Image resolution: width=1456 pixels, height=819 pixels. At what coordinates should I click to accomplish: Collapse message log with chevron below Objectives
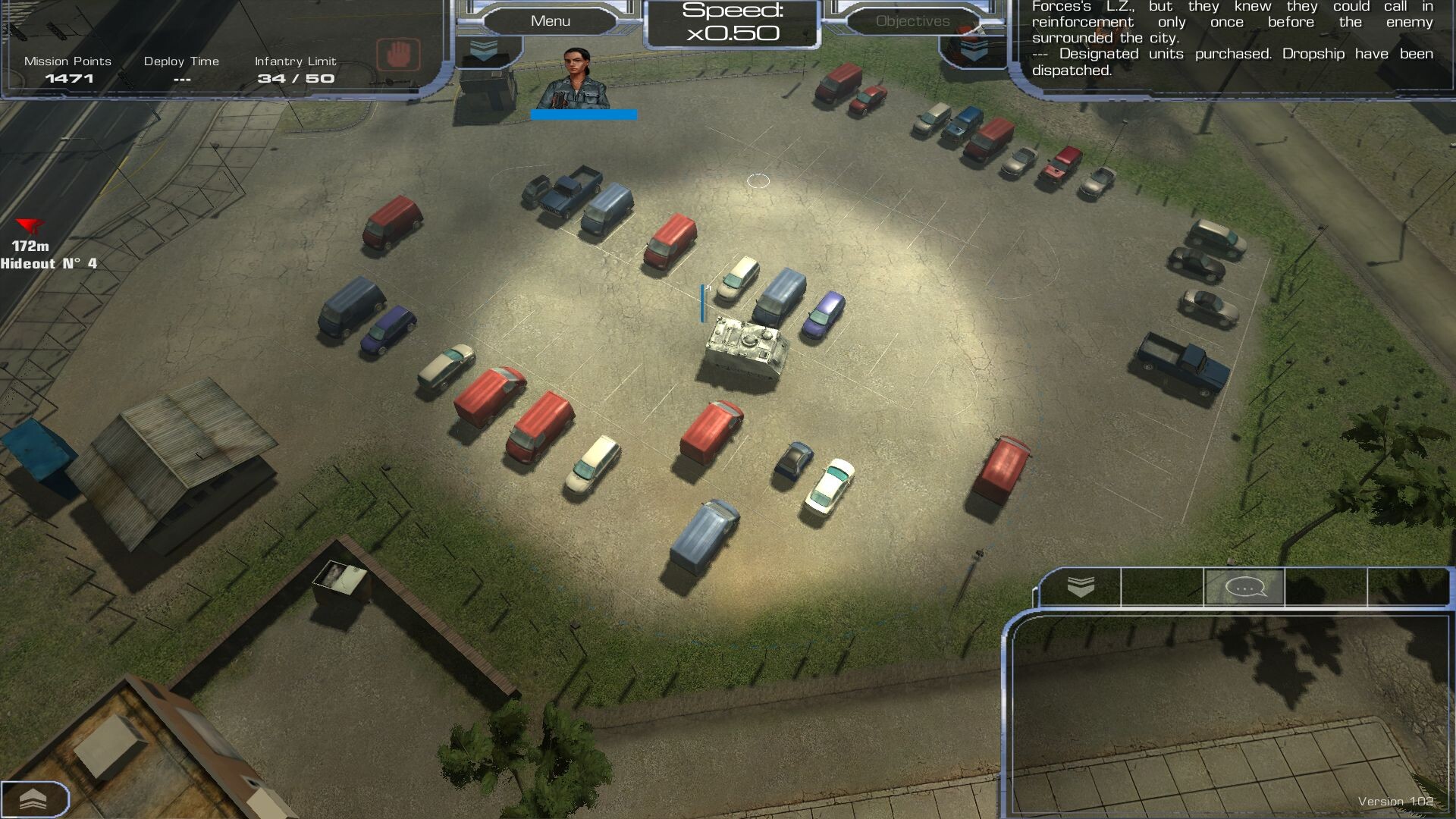pos(974,51)
